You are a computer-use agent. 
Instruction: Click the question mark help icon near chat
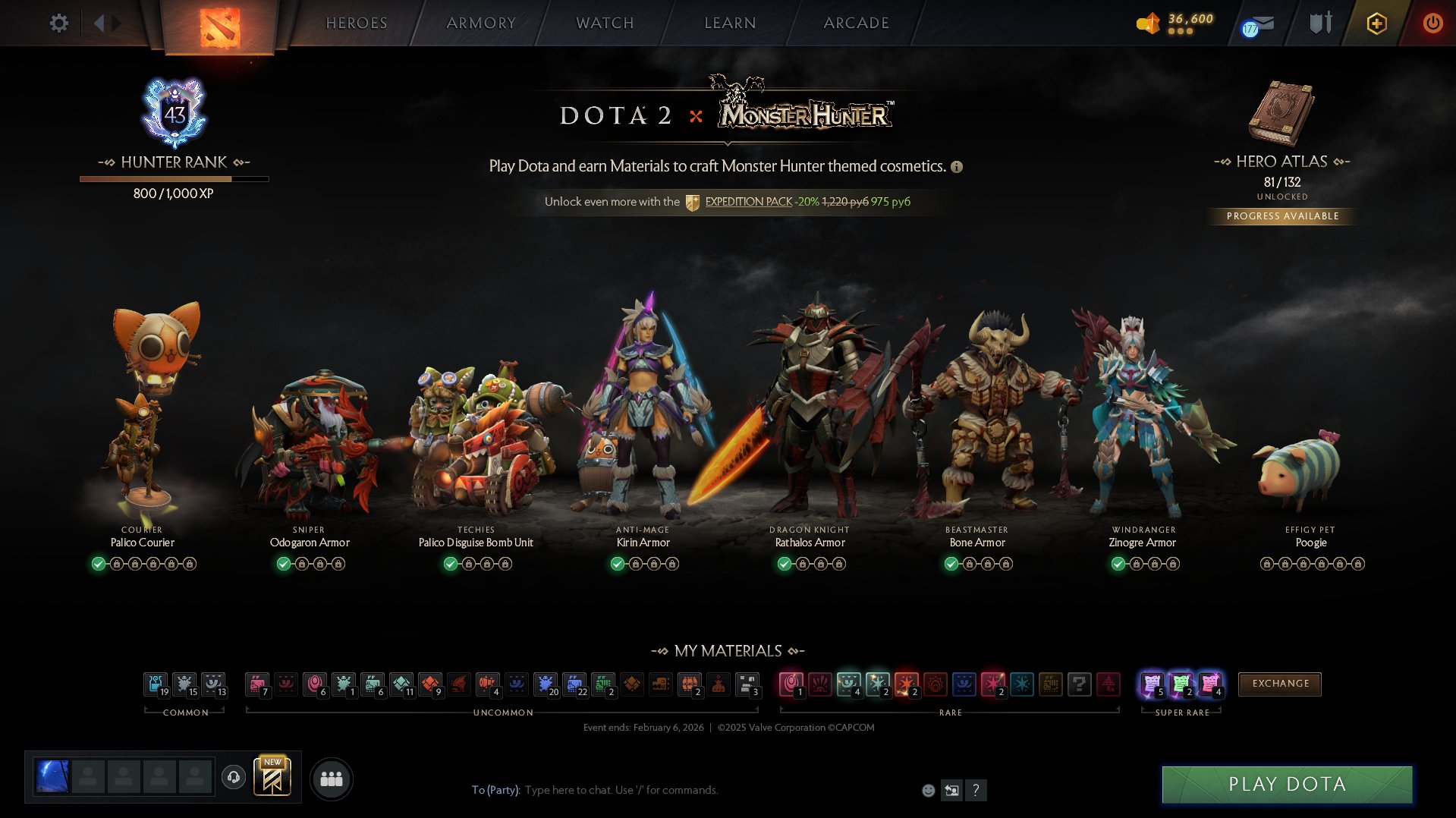[x=976, y=790]
